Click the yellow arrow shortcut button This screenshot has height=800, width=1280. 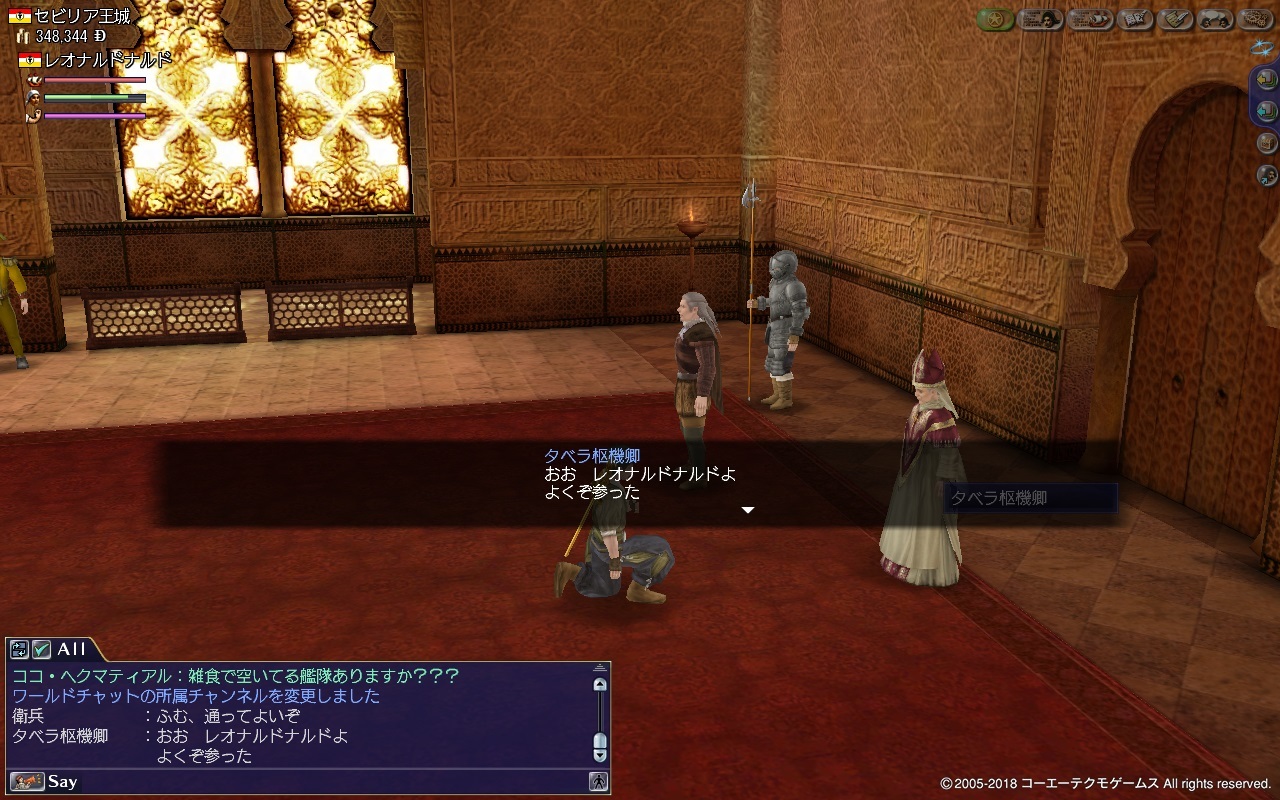click(1267, 79)
